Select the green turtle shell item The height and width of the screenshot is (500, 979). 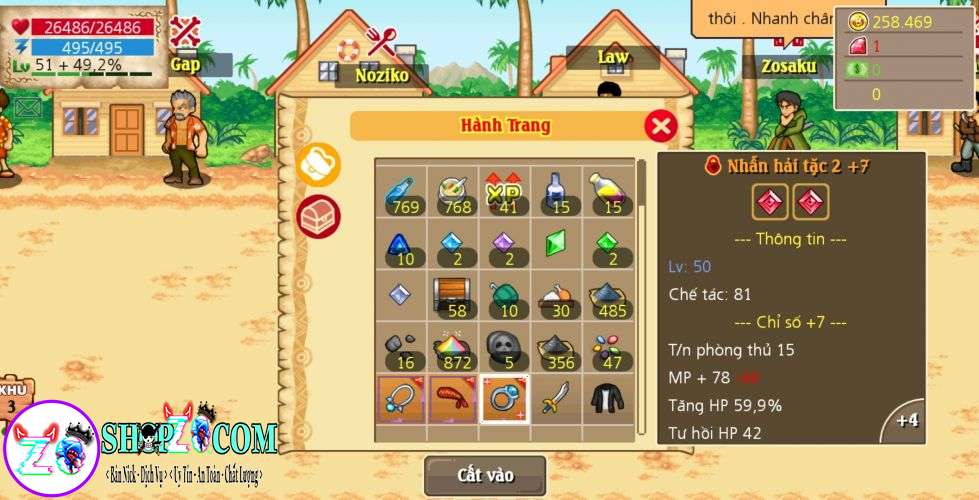click(x=504, y=294)
